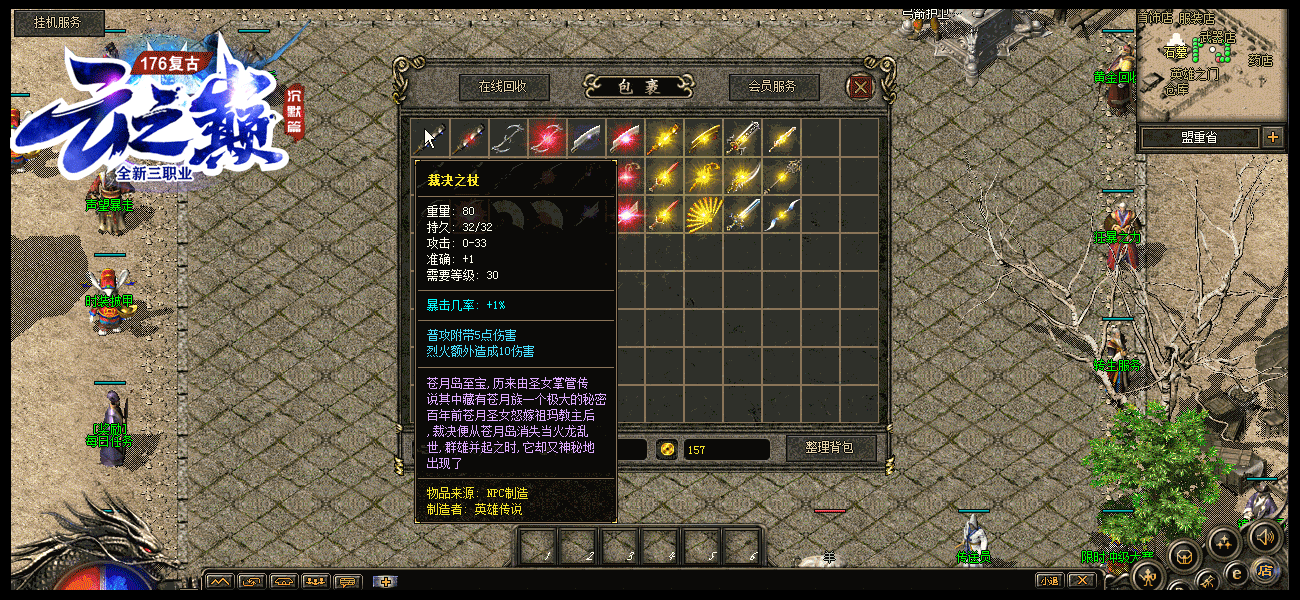This screenshot has width=1300, height=600.
Task: Close the 包裹 bag window
Action: (x=859, y=88)
